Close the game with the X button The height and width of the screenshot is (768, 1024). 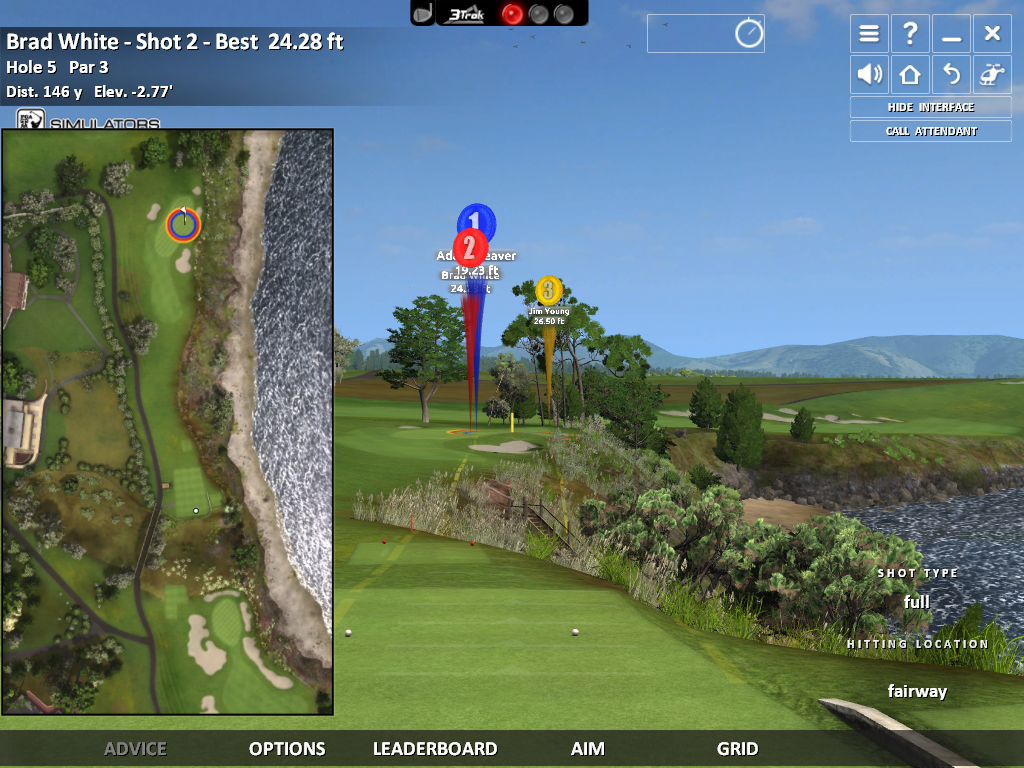pyautogui.click(x=992, y=34)
